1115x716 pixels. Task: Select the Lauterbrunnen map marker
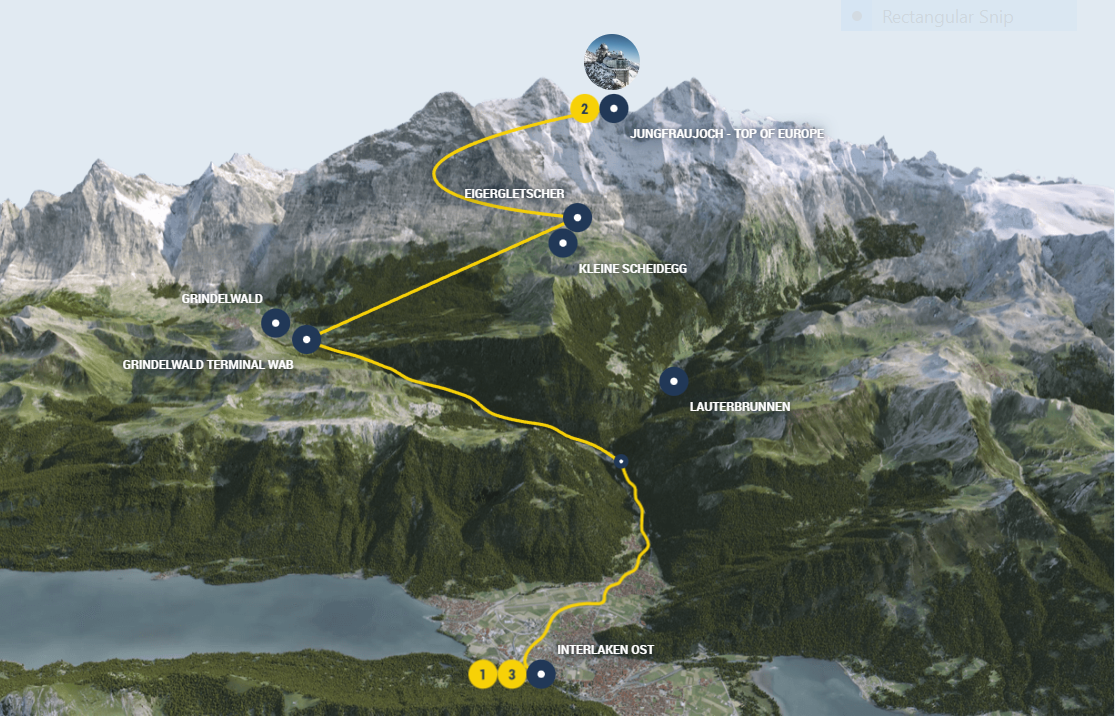click(674, 381)
